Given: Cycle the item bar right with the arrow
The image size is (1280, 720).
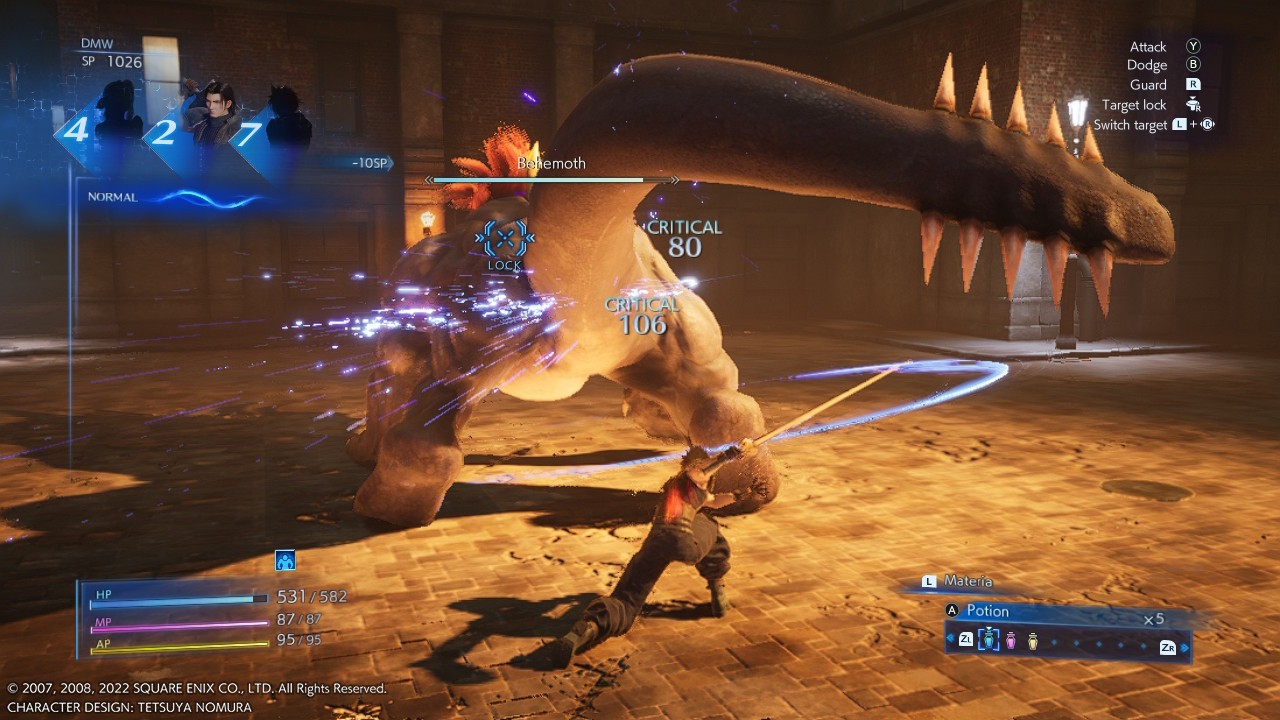Looking at the screenshot, I should (1185, 647).
